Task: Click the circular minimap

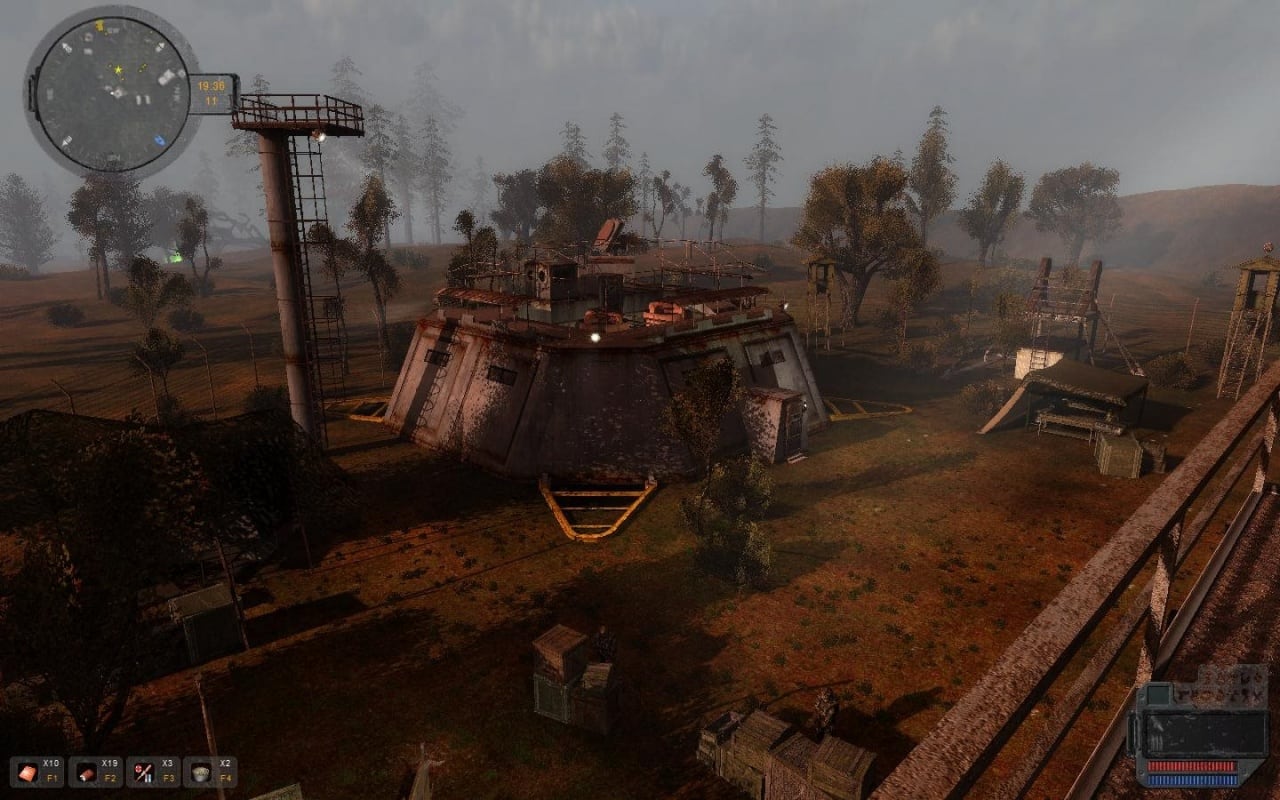Action: pos(113,93)
